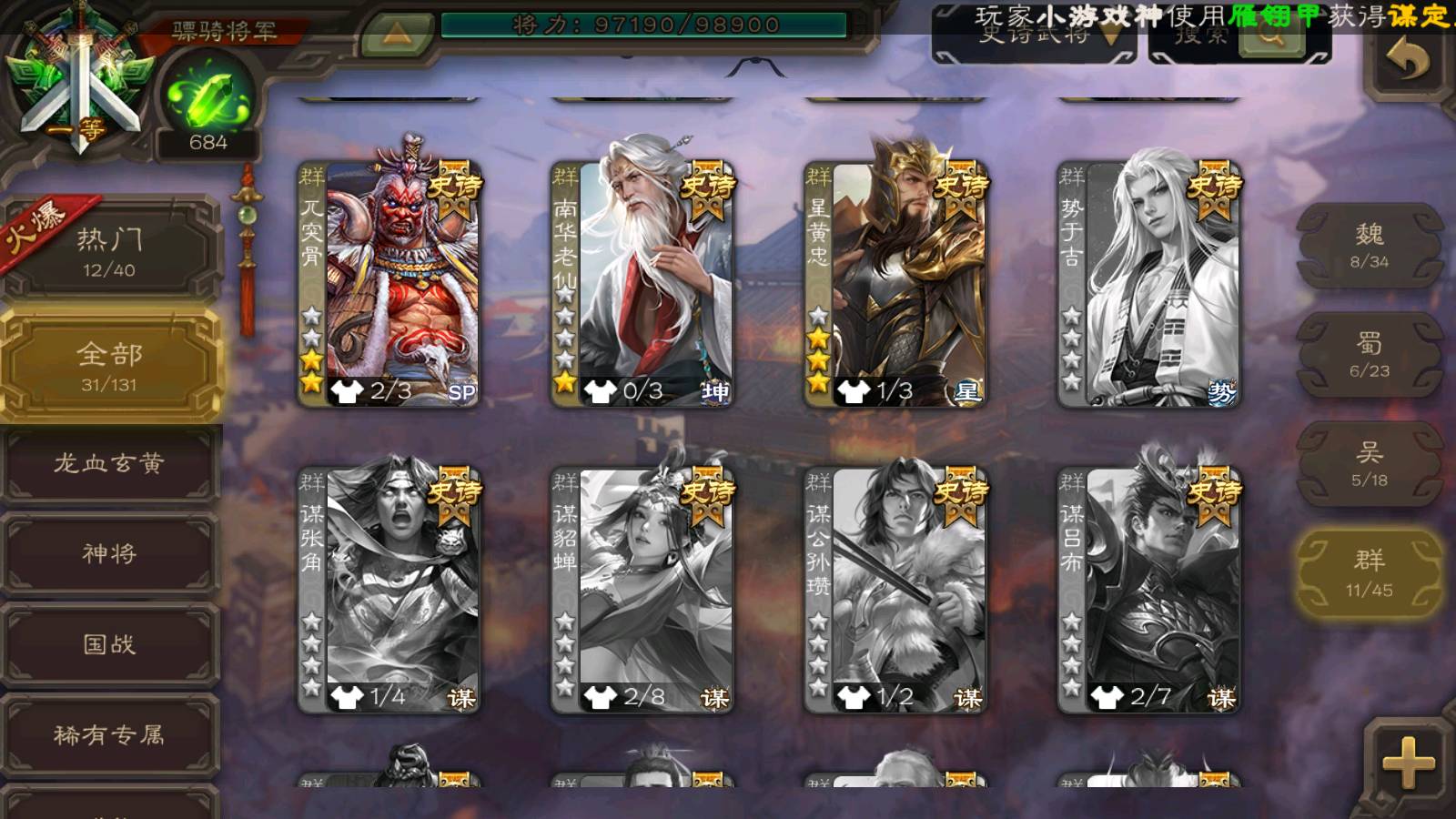Switch to the 龙血玄黄 category

tap(109, 463)
